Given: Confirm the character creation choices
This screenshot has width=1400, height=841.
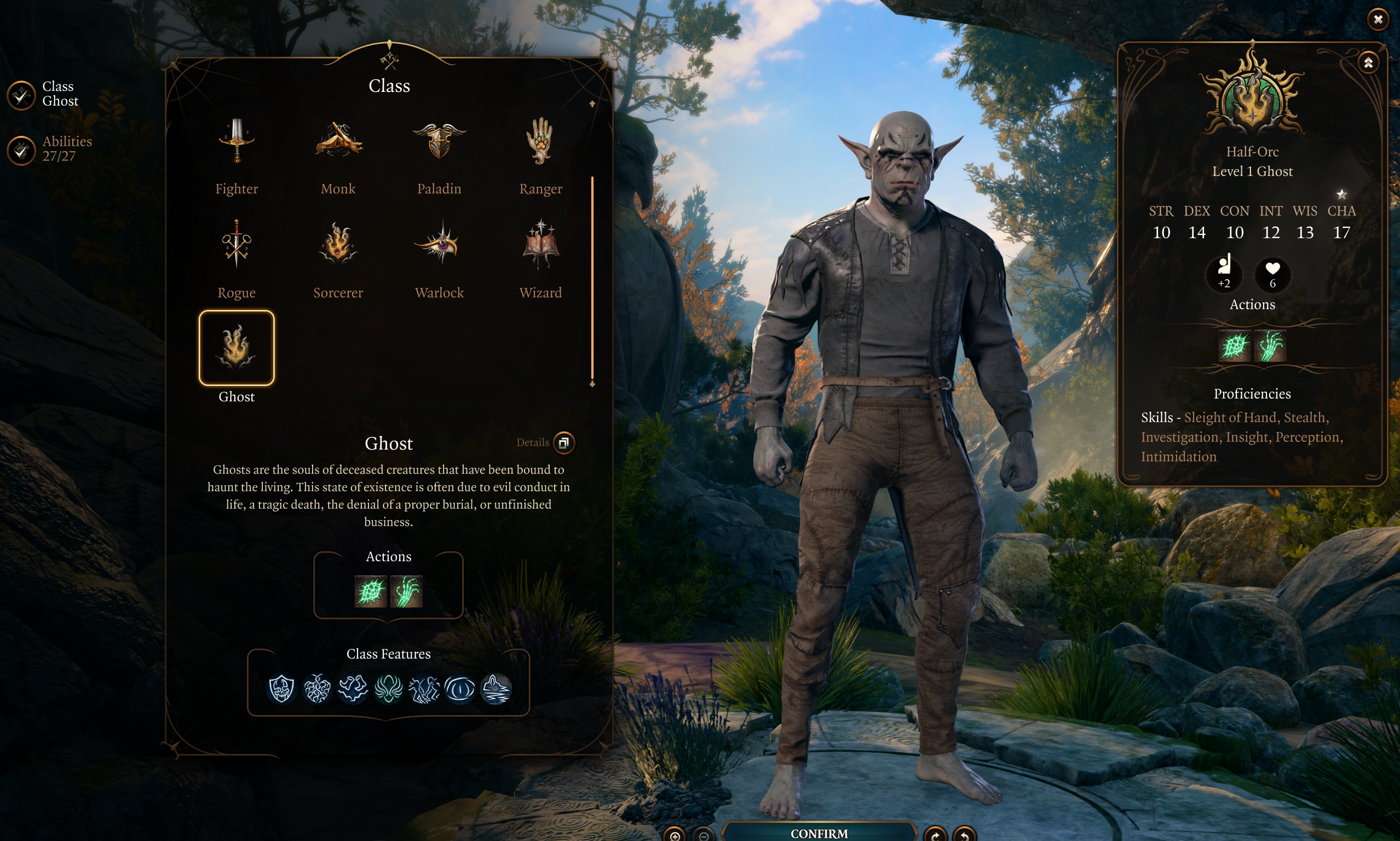Looking at the screenshot, I should pos(819,833).
